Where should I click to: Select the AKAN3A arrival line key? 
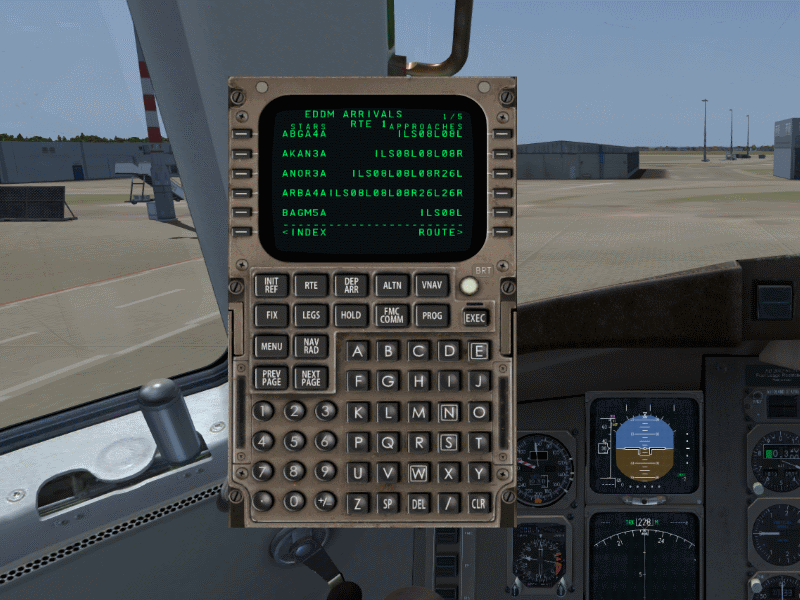(x=241, y=153)
